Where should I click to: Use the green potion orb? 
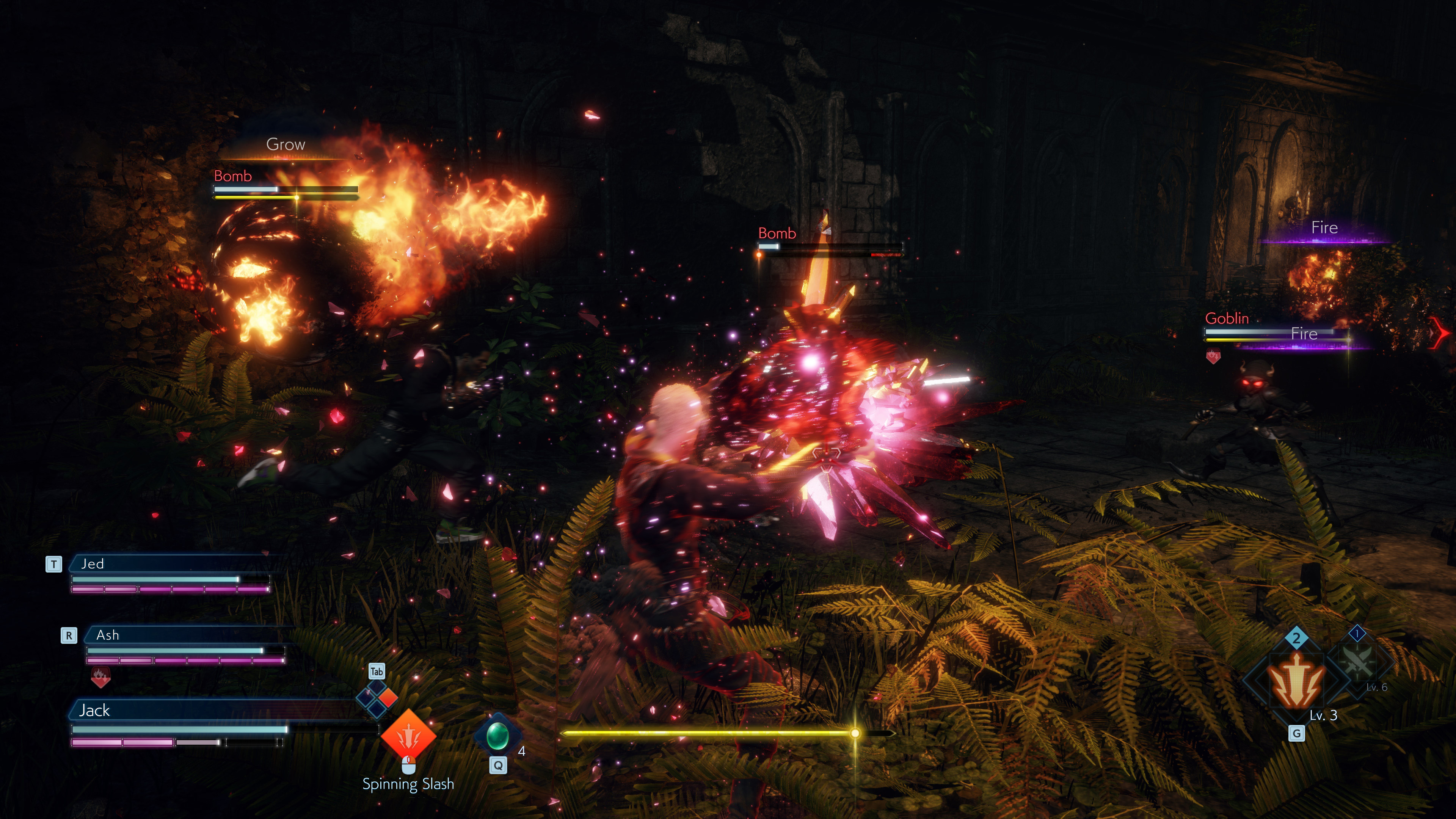(497, 735)
